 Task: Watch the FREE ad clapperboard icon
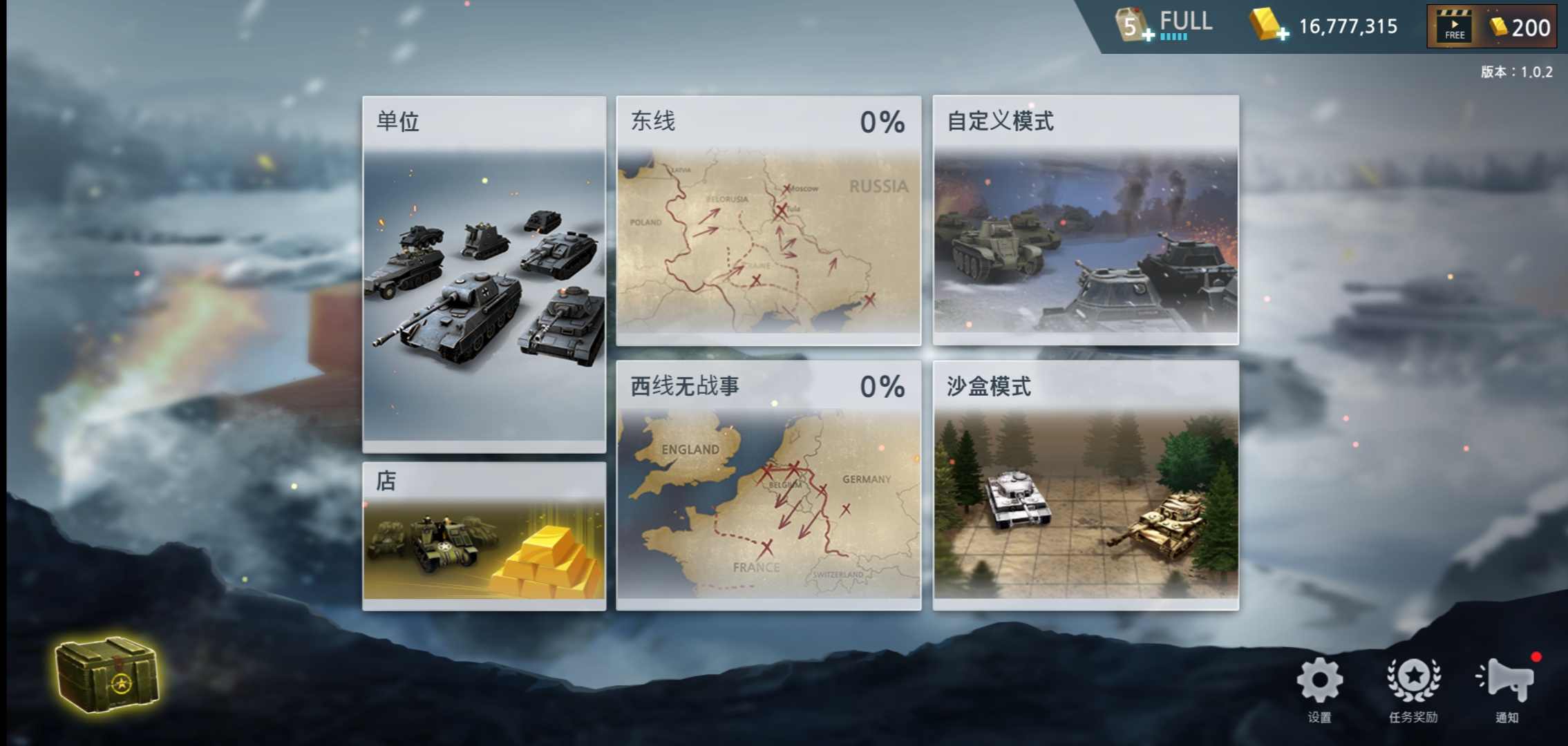1453,26
